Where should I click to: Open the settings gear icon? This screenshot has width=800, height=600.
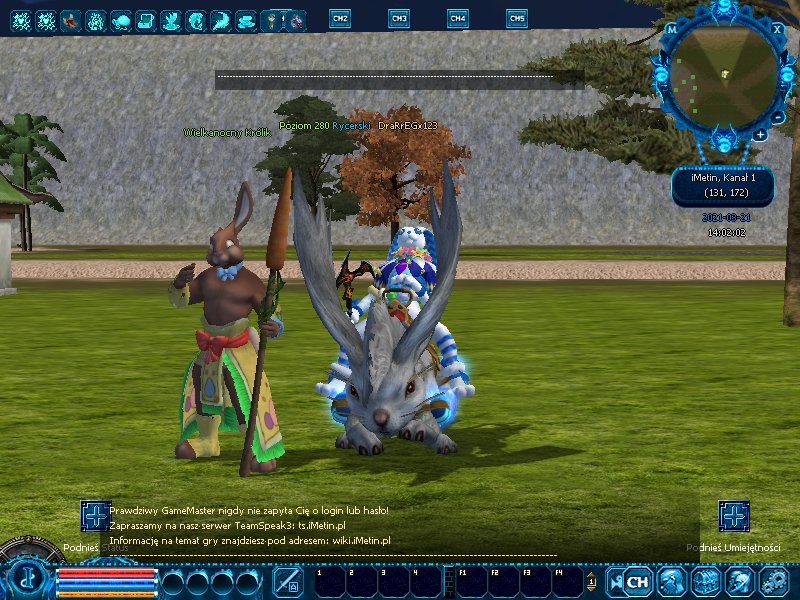click(x=774, y=581)
